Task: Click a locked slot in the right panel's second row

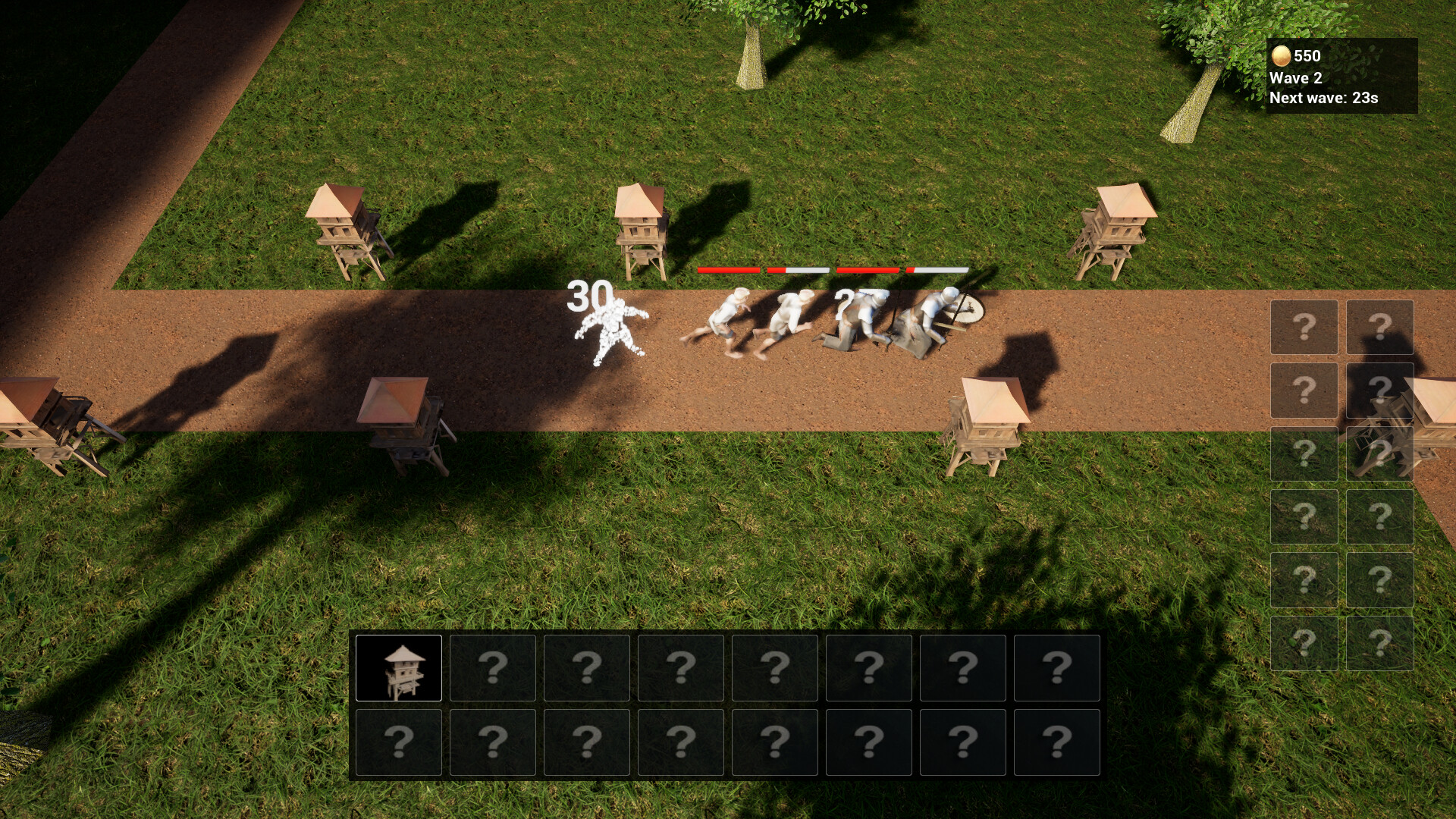Action: point(1303,392)
